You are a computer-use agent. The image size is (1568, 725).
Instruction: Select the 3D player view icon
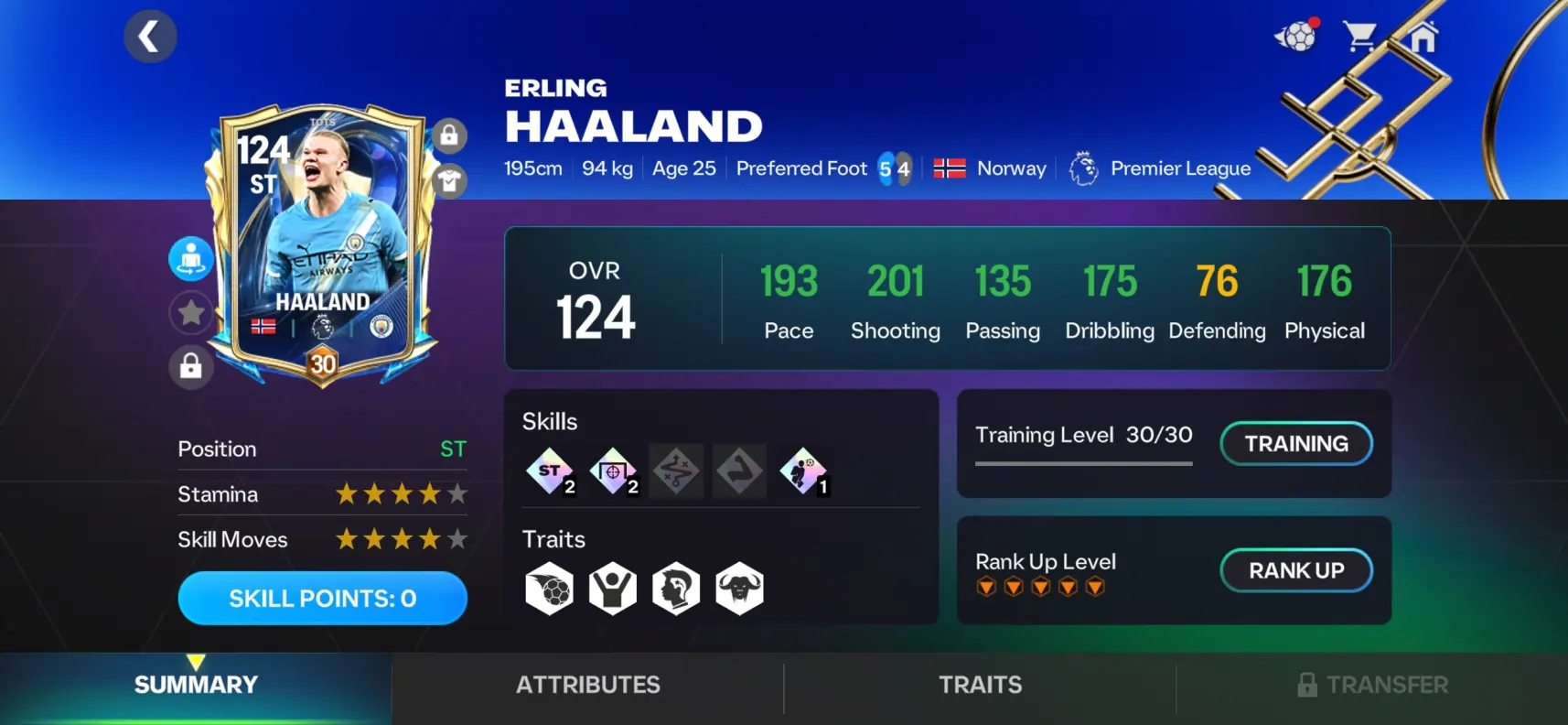tap(190, 257)
